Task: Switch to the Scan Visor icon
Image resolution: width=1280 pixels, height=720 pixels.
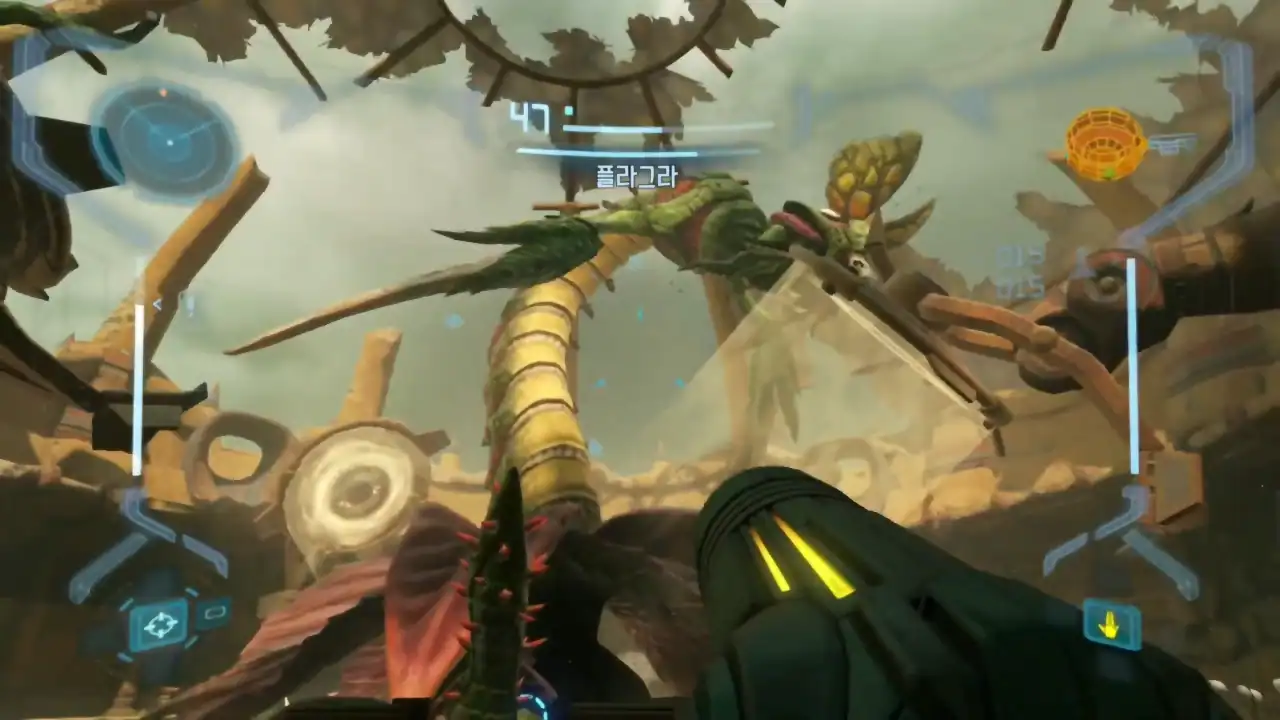Action: pos(214,611)
